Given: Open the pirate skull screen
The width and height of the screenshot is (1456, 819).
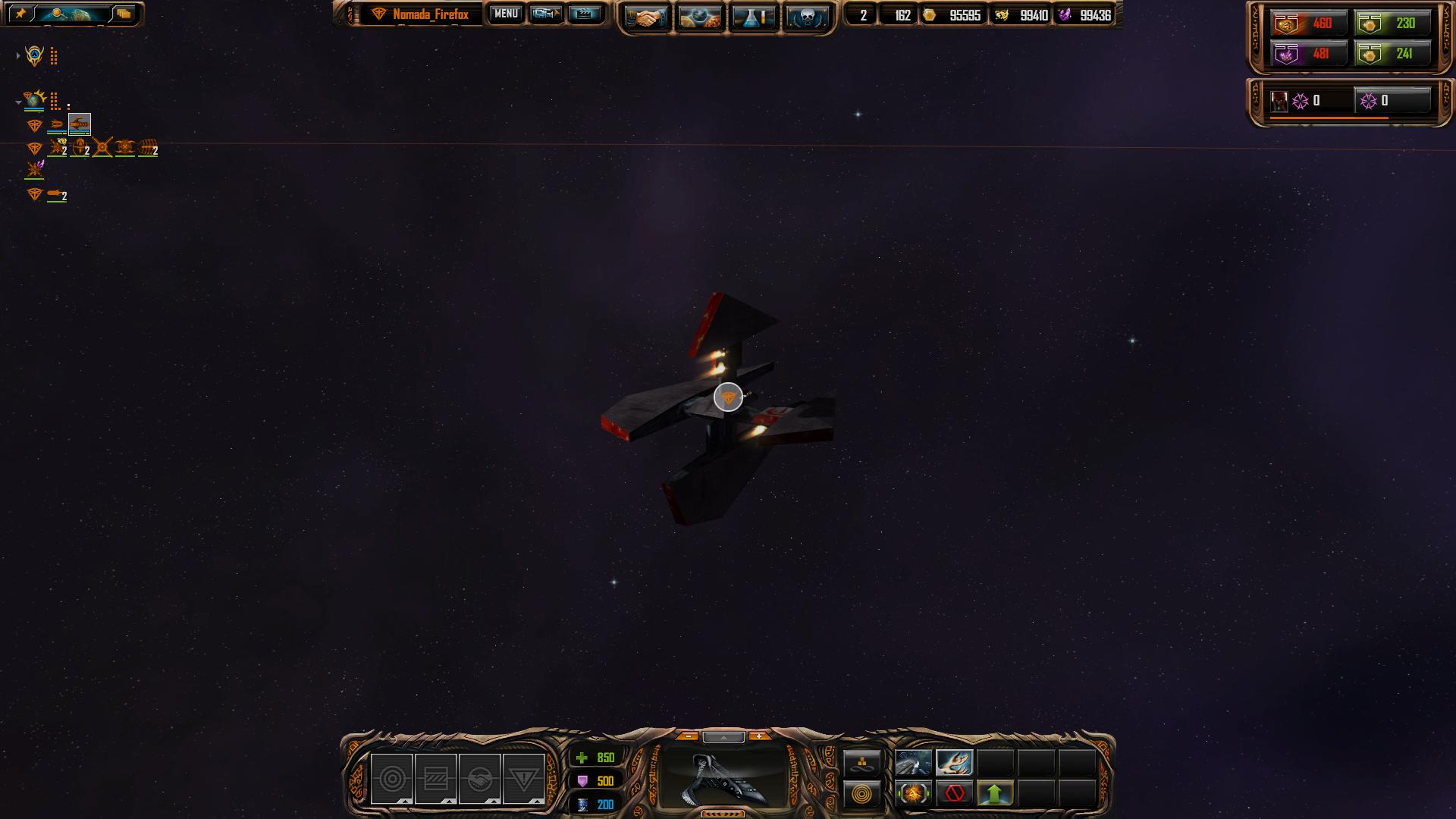Looking at the screenshot, I should tap(806, 17).
